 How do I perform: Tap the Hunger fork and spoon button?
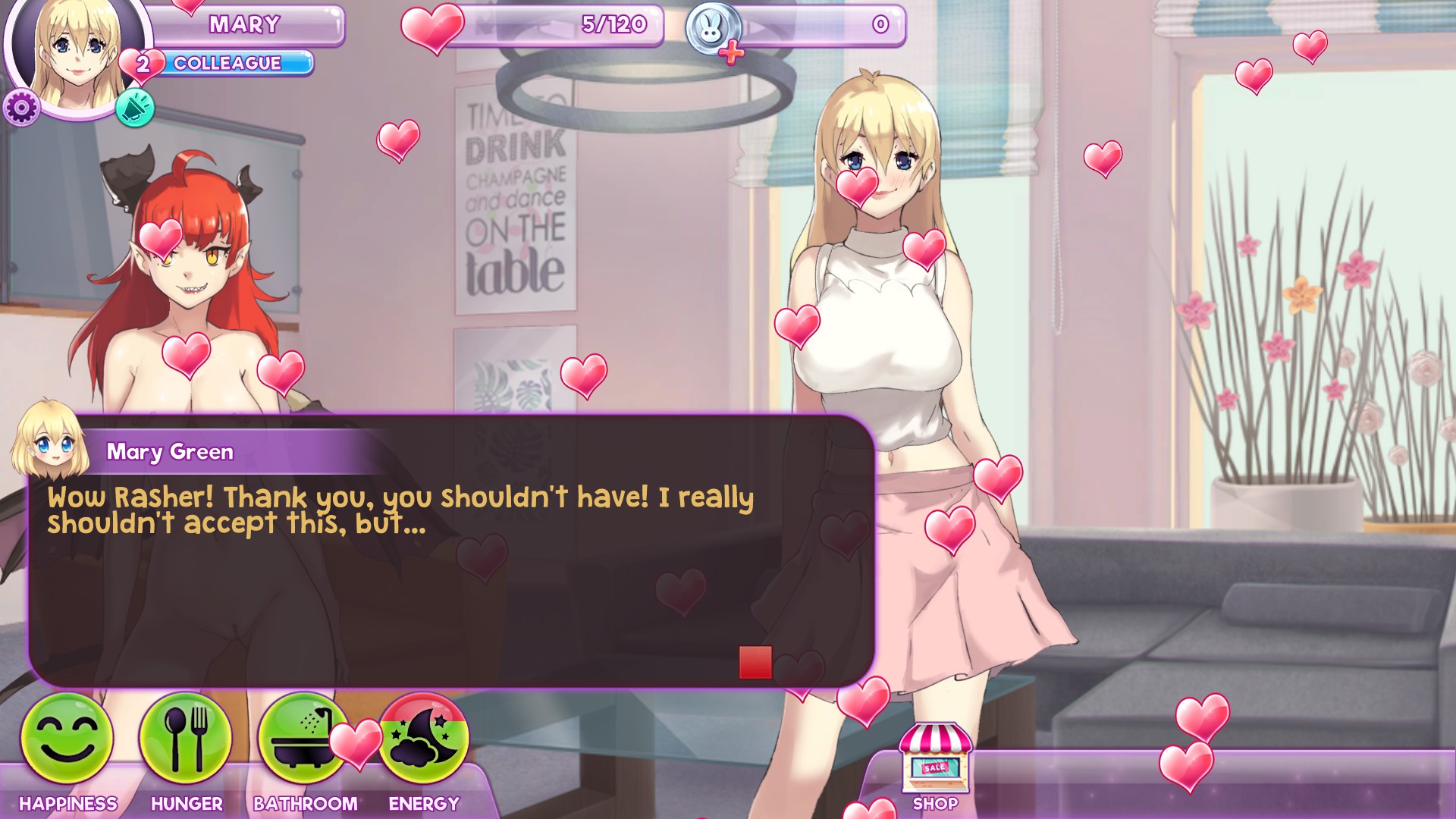coord(186,738)
